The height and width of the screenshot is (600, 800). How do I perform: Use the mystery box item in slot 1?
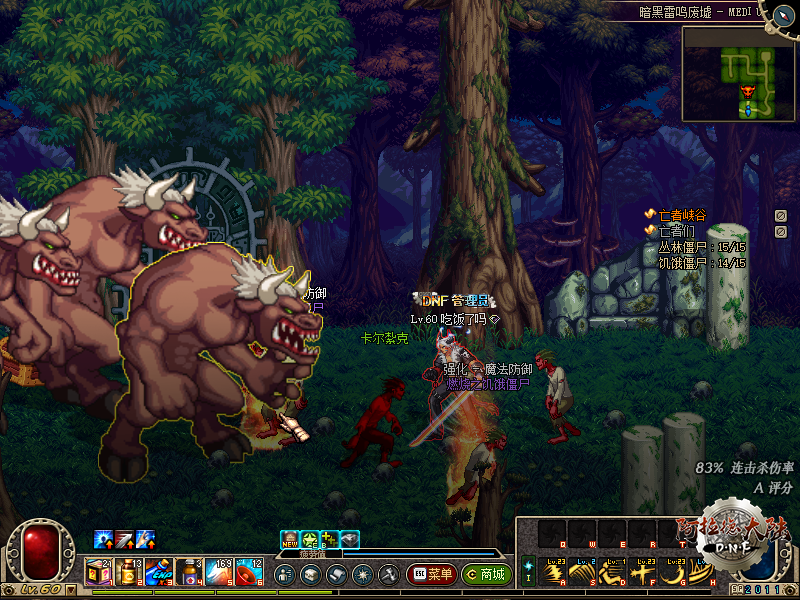point(98,574)
